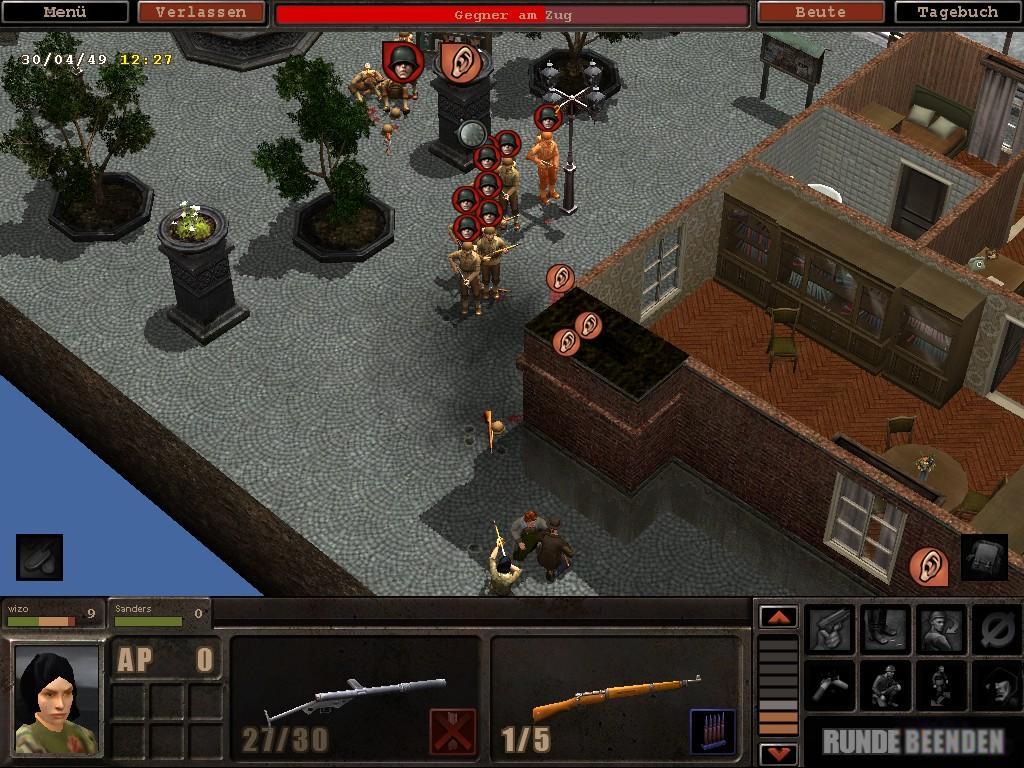Switch to the Sanders character tab

point(158,614)
